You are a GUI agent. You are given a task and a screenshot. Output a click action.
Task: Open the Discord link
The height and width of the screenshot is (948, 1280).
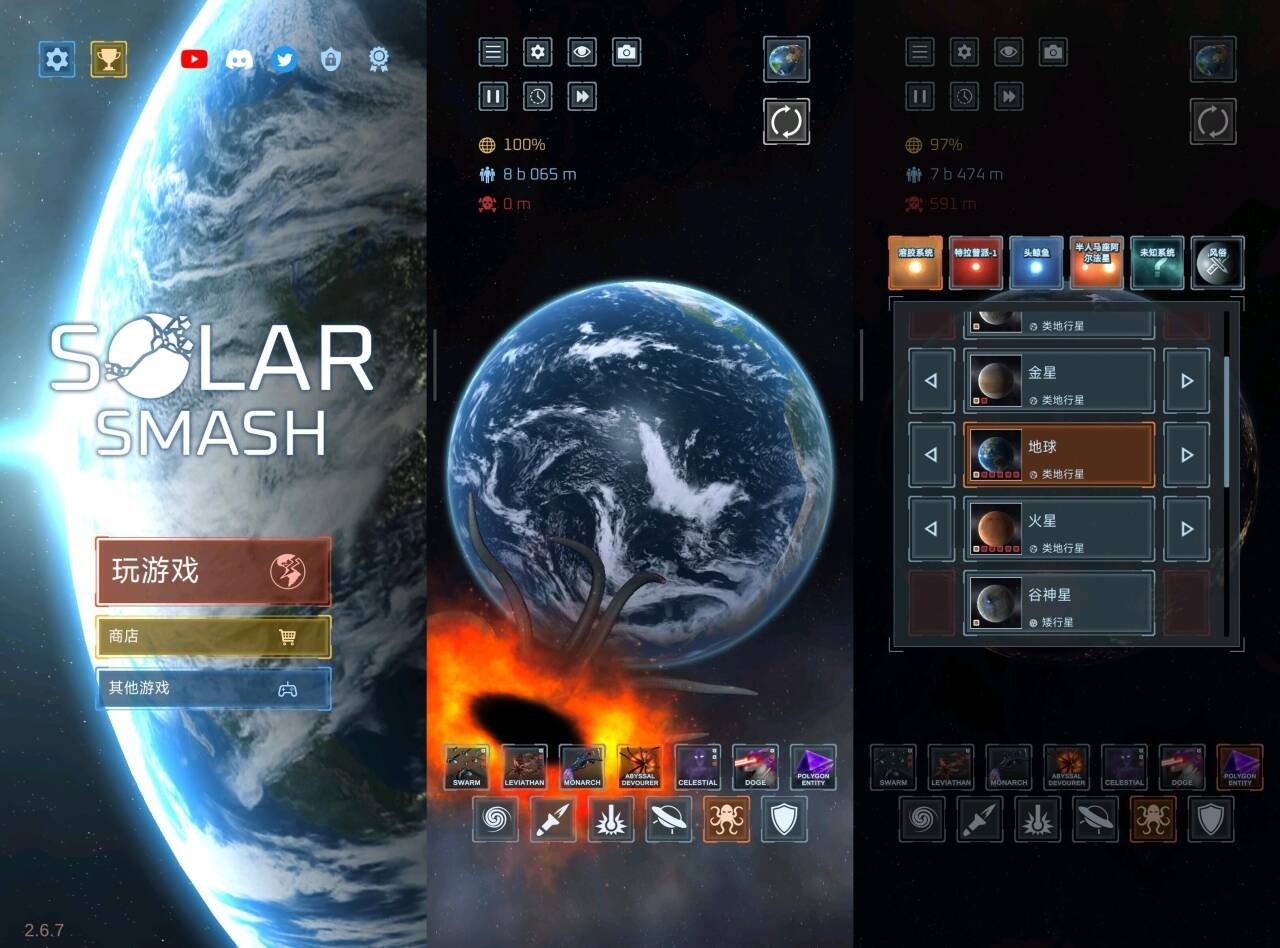(239, 59)
